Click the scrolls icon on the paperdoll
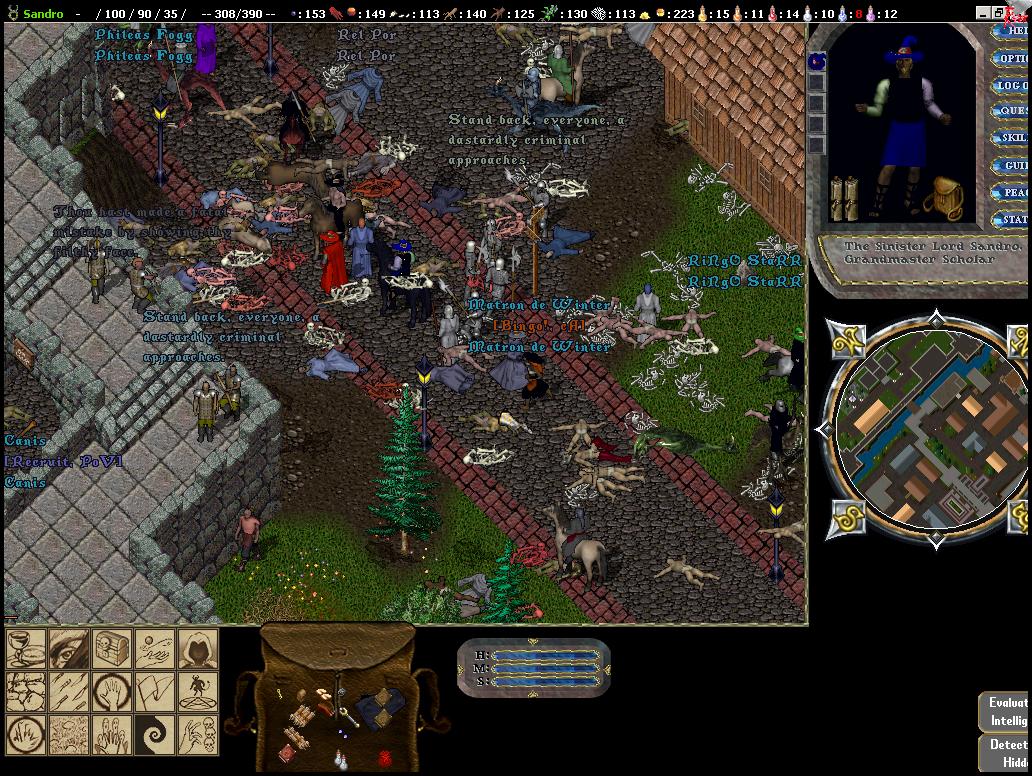 coord(845,198)
